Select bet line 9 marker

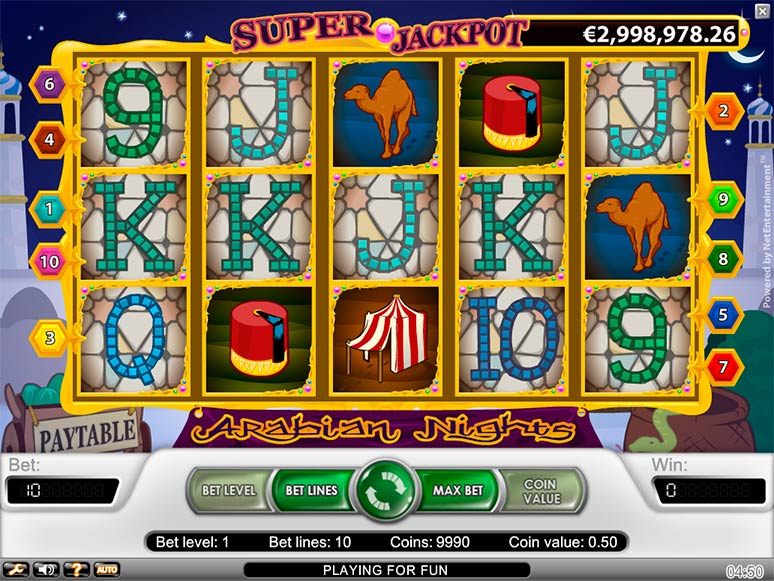[x=724, y=200]
